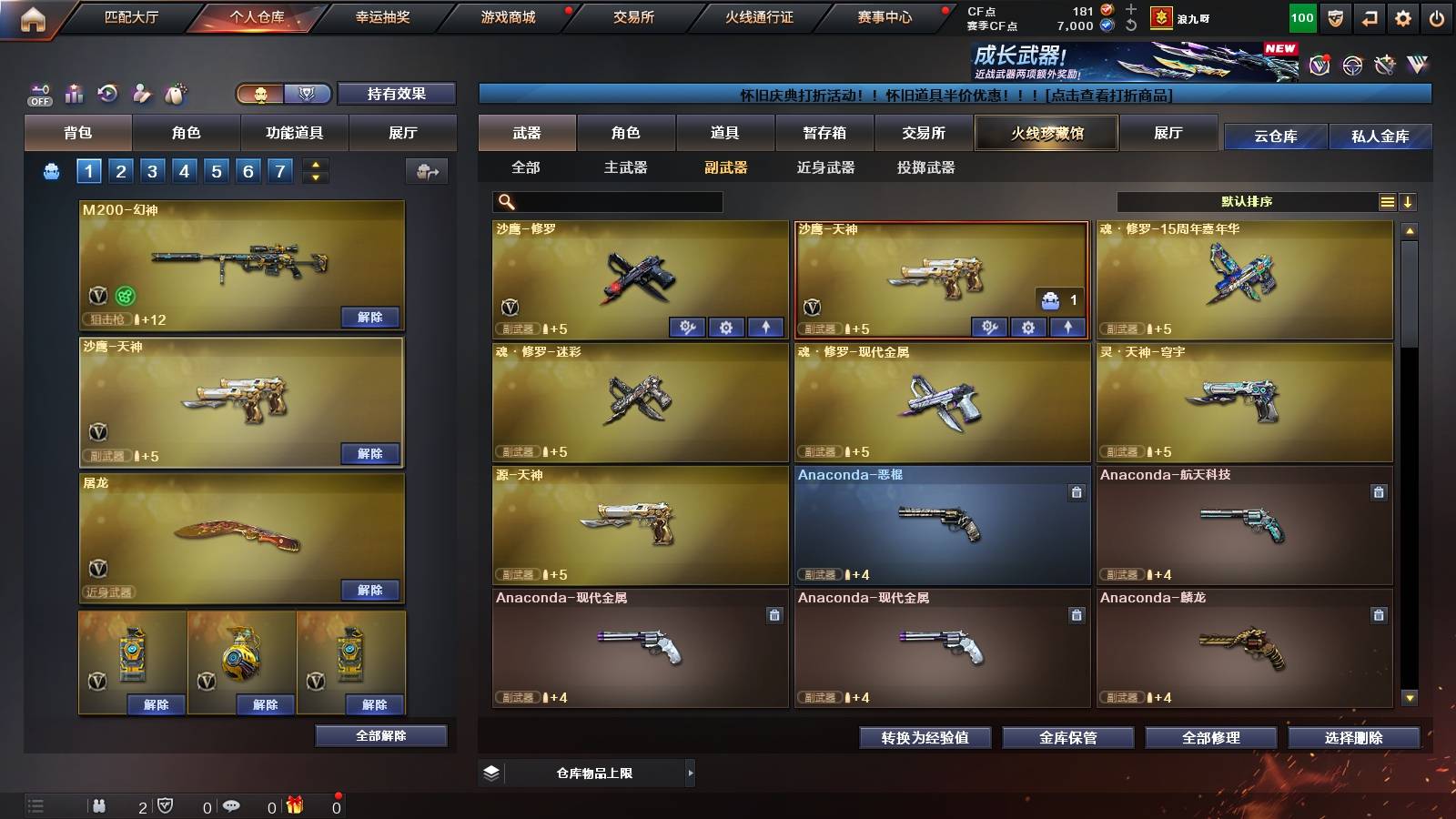Open the wrench-plus repair shop icon under the banner
The height and width of the screenshot is (819, 1456).
1384,65
